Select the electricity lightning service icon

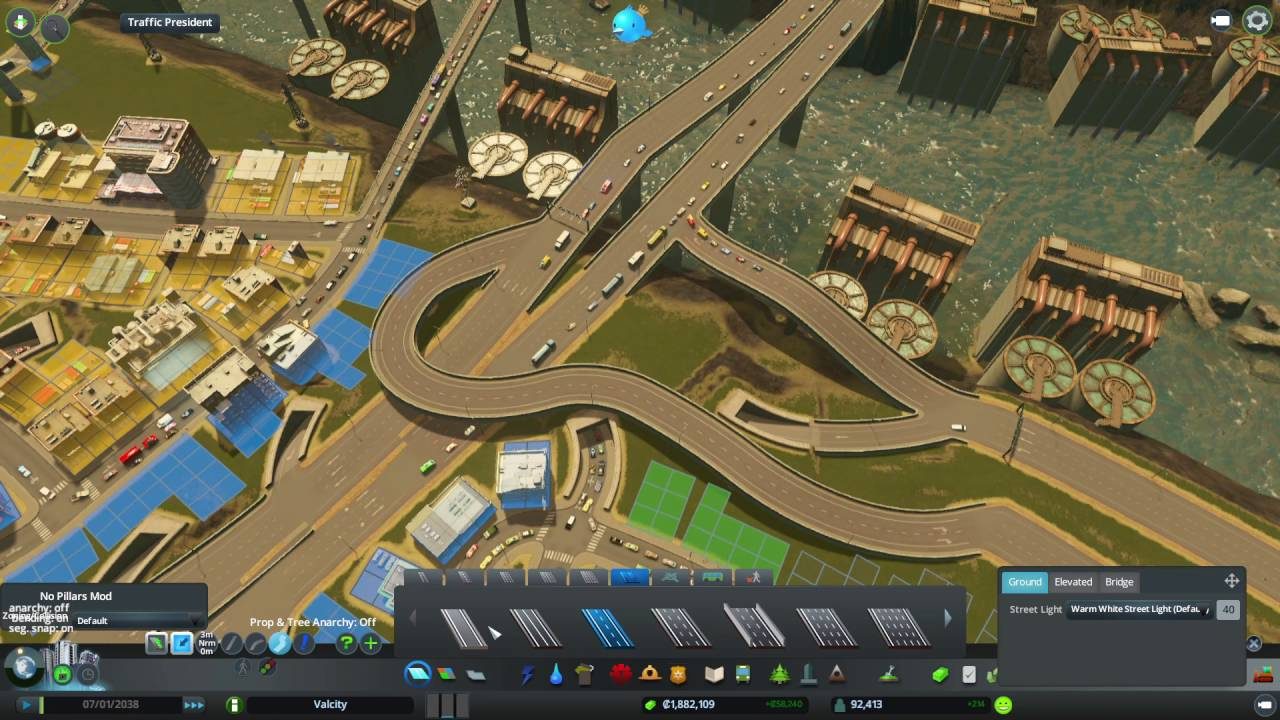527,674
